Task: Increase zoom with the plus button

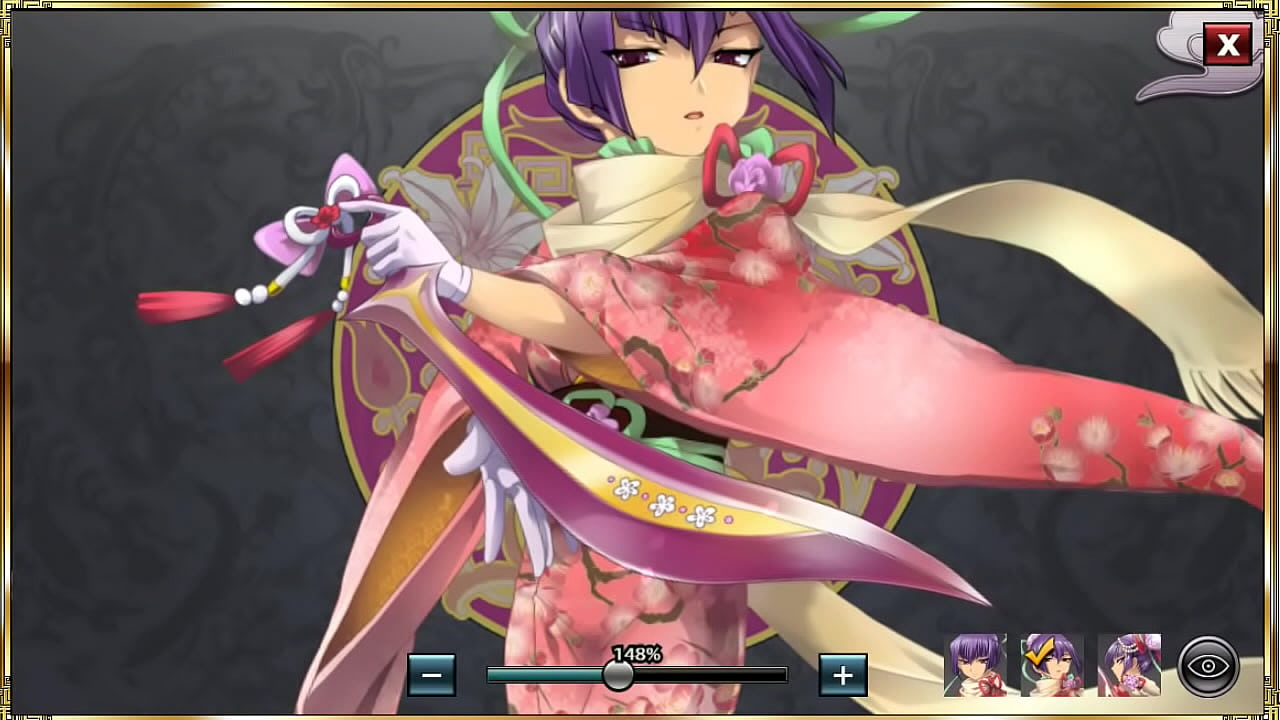Action: tap(842, 675)
